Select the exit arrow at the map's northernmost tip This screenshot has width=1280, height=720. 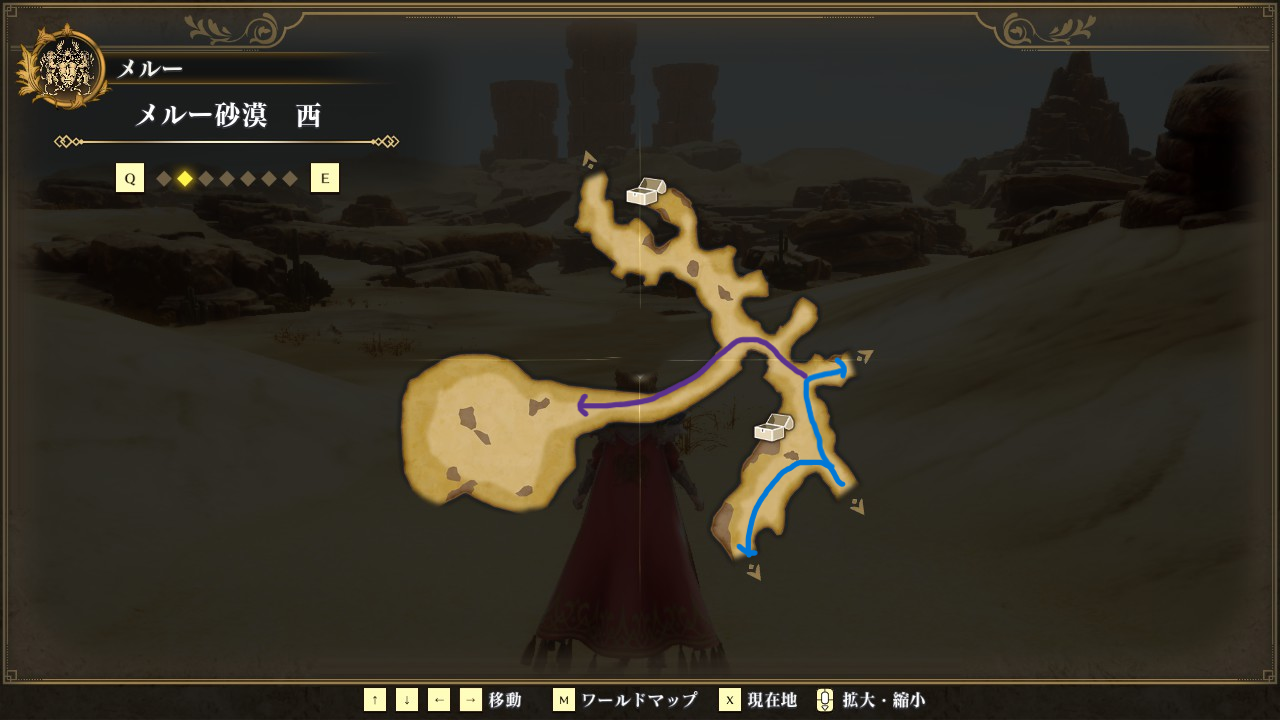tap(589, 159)
